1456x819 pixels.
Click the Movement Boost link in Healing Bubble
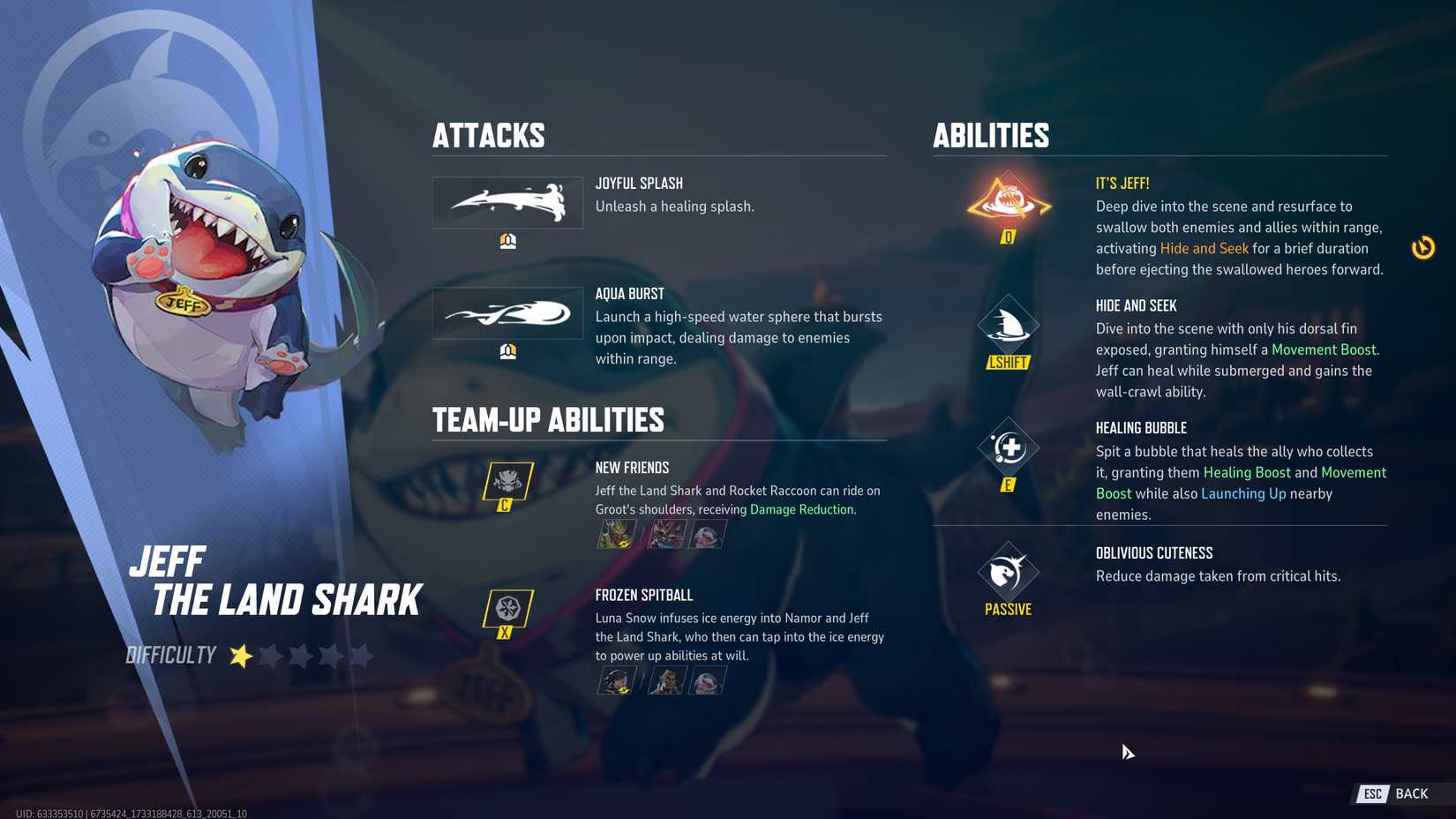tap(1355, 472)
